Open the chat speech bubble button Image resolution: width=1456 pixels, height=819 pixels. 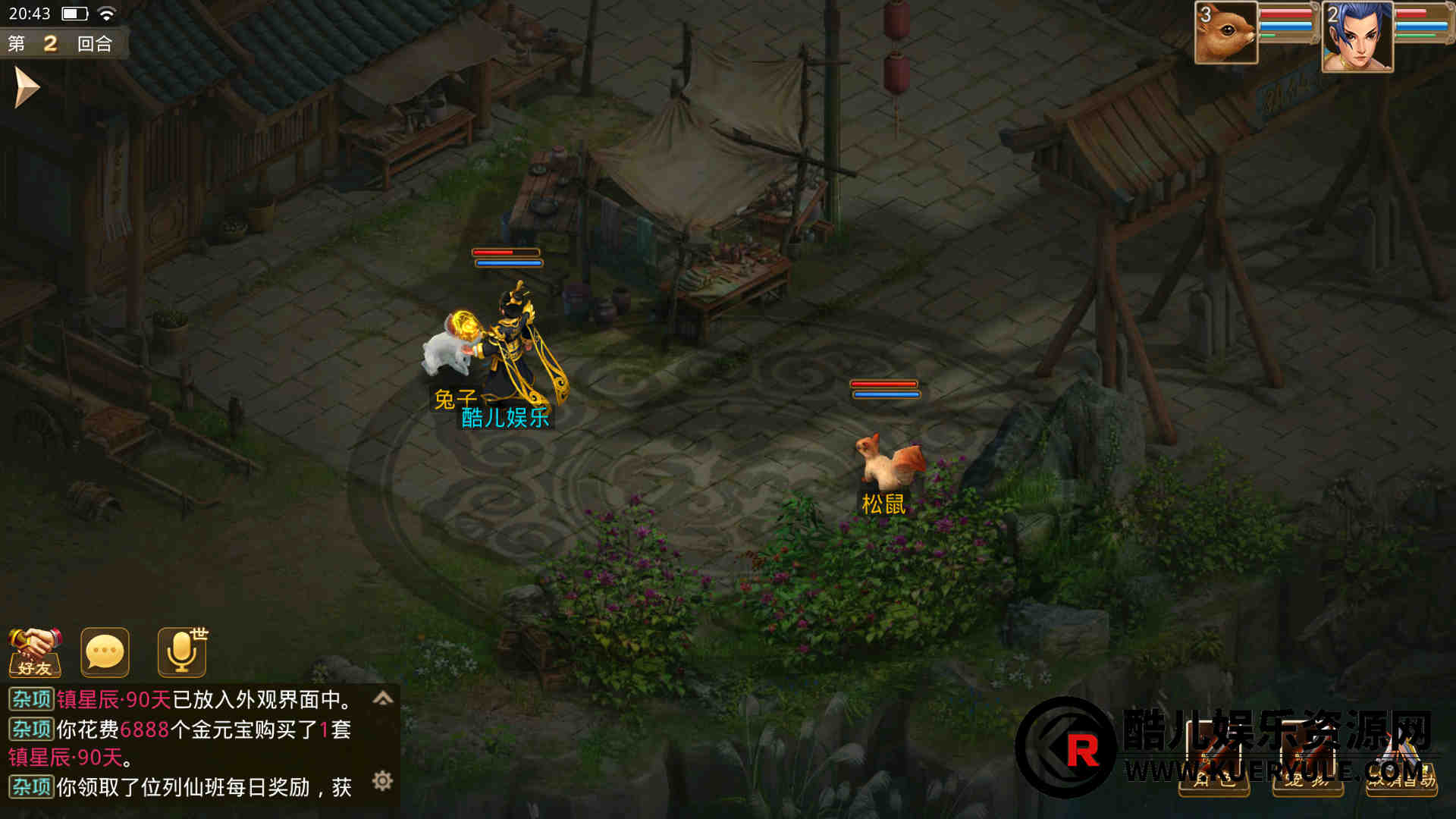(x=105, y=652)
